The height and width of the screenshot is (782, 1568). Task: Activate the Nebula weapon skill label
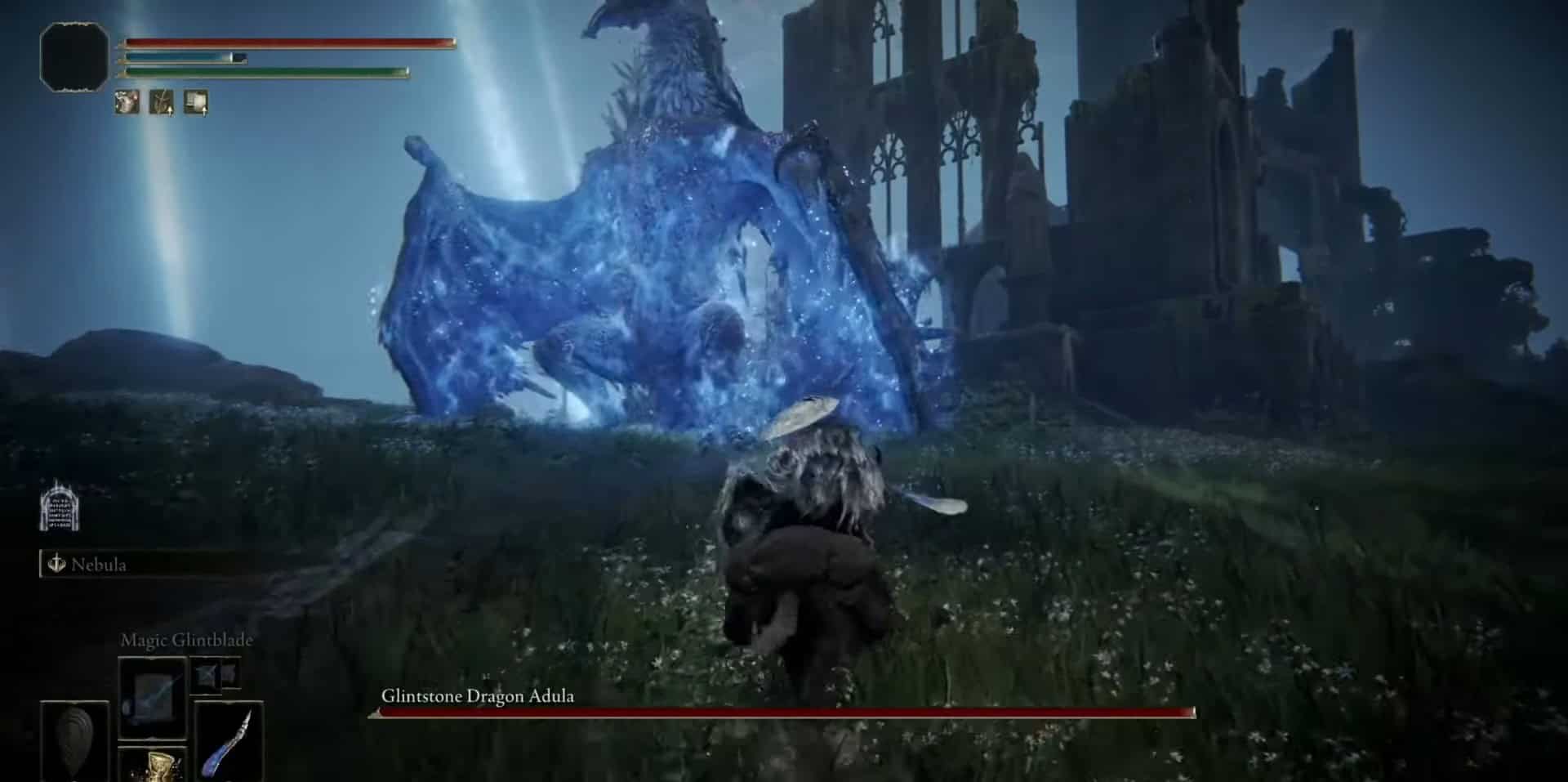click(98, 565)
